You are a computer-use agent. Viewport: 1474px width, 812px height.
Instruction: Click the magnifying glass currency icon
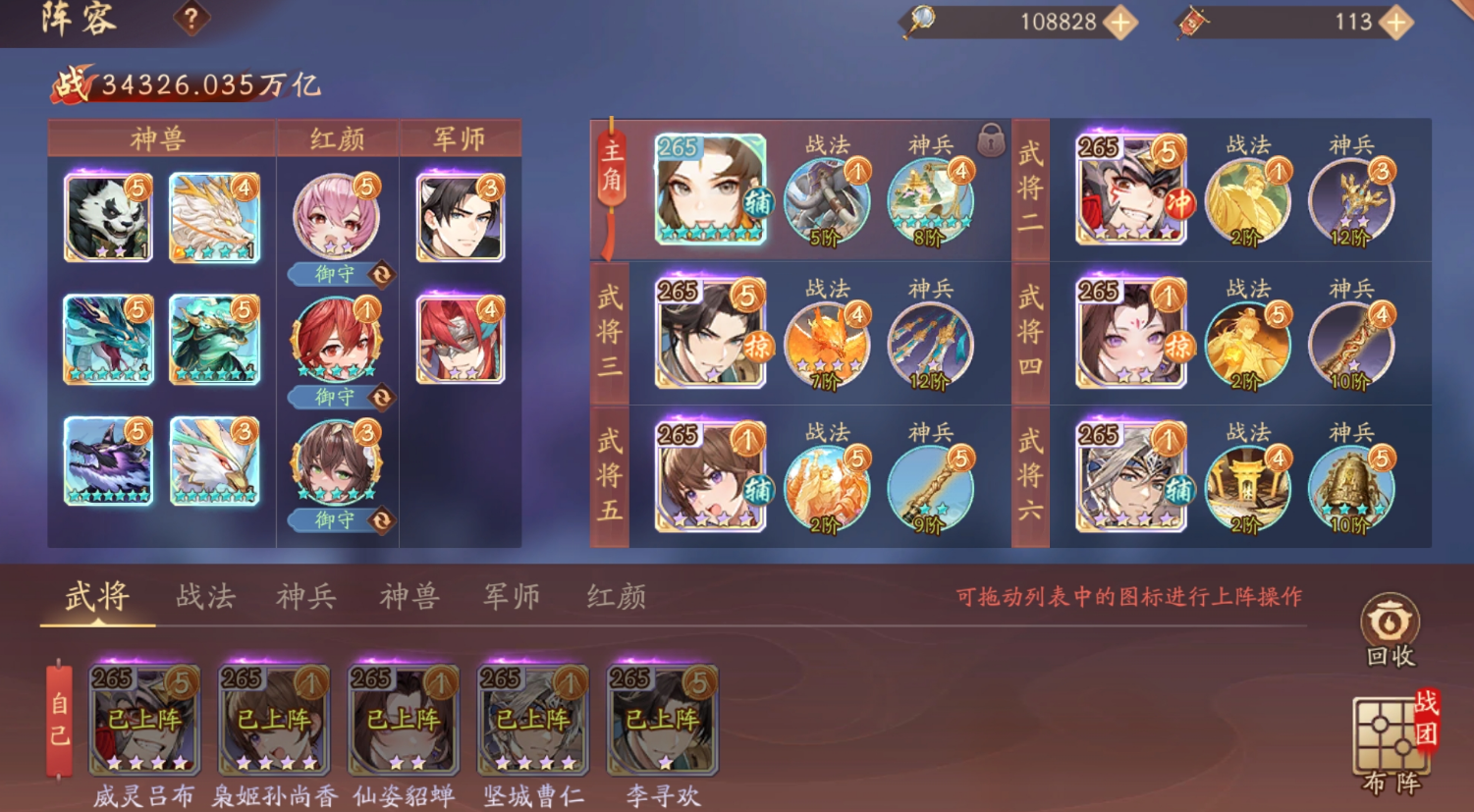pos(919,24)
